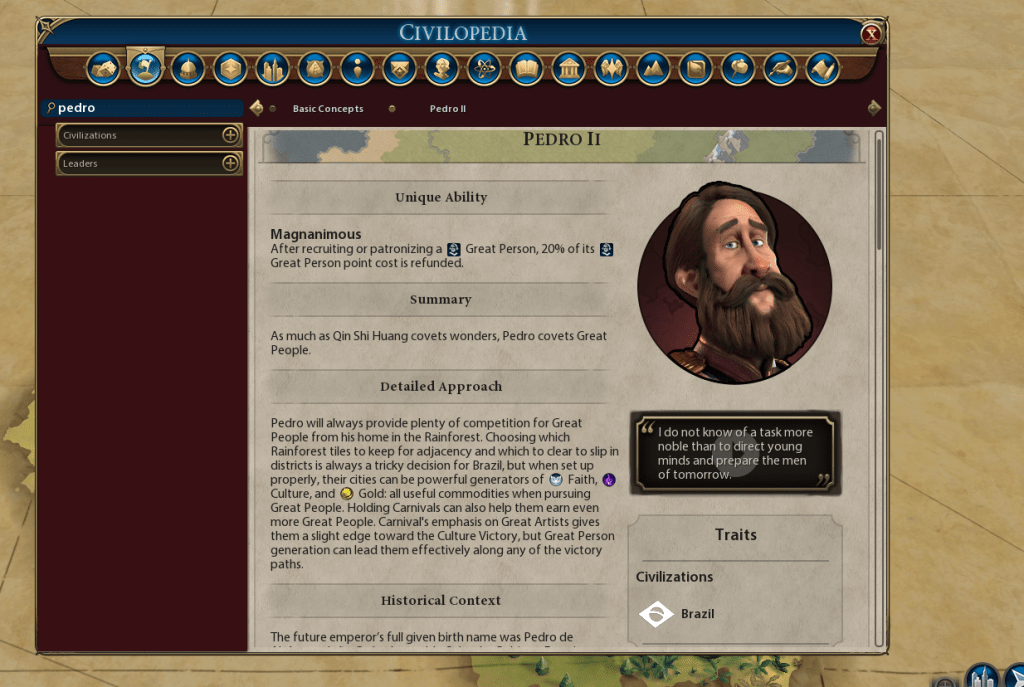
Task: Expand the Leaders category
Action: (230, 163)
